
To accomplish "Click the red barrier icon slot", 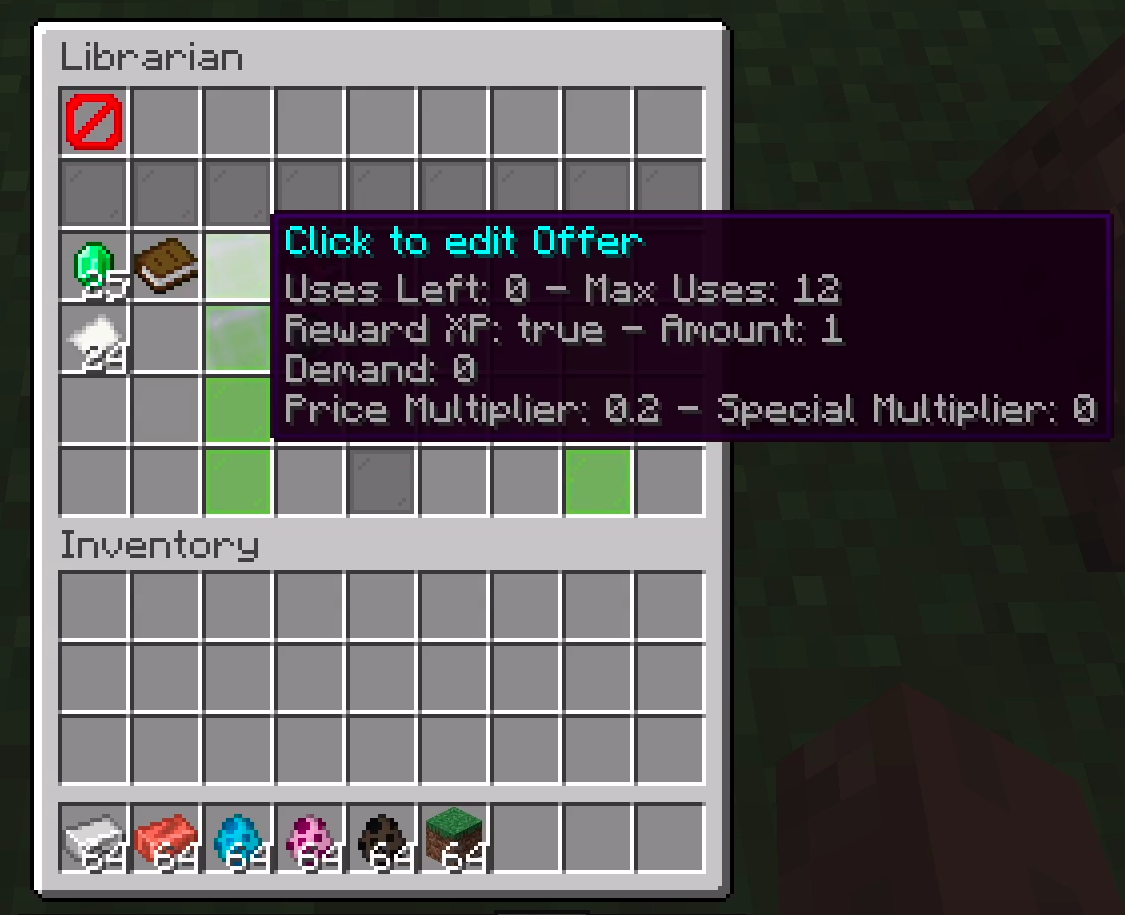I will 94,122.
